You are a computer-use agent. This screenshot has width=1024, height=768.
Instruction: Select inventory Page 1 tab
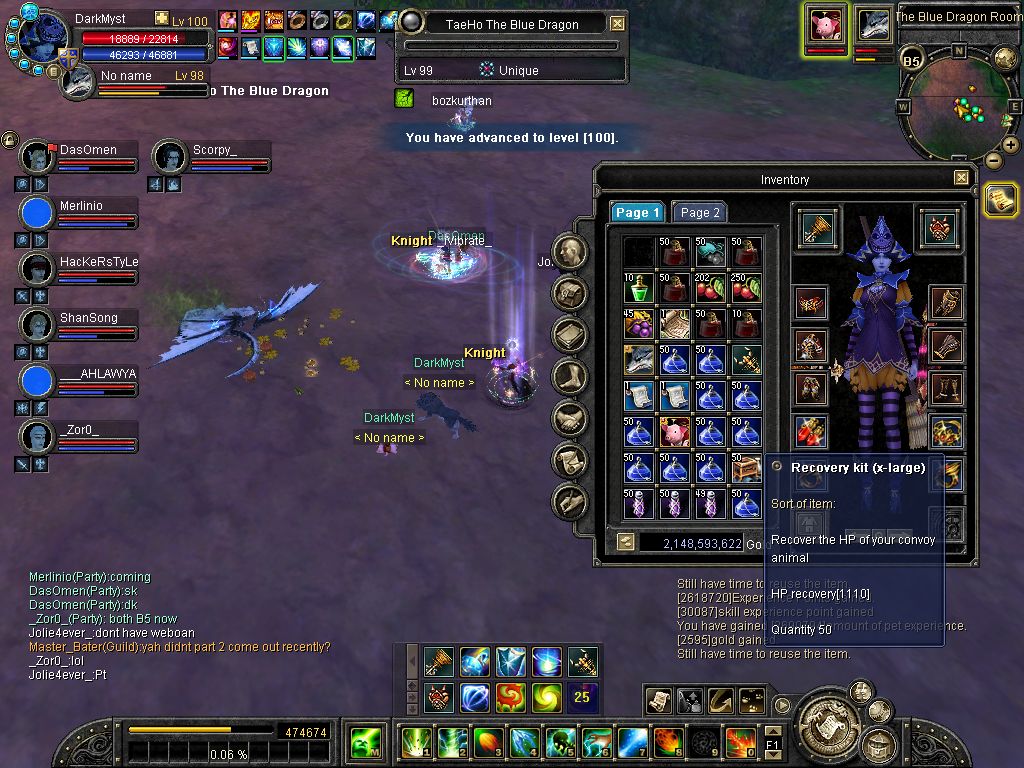coord(637,212)
